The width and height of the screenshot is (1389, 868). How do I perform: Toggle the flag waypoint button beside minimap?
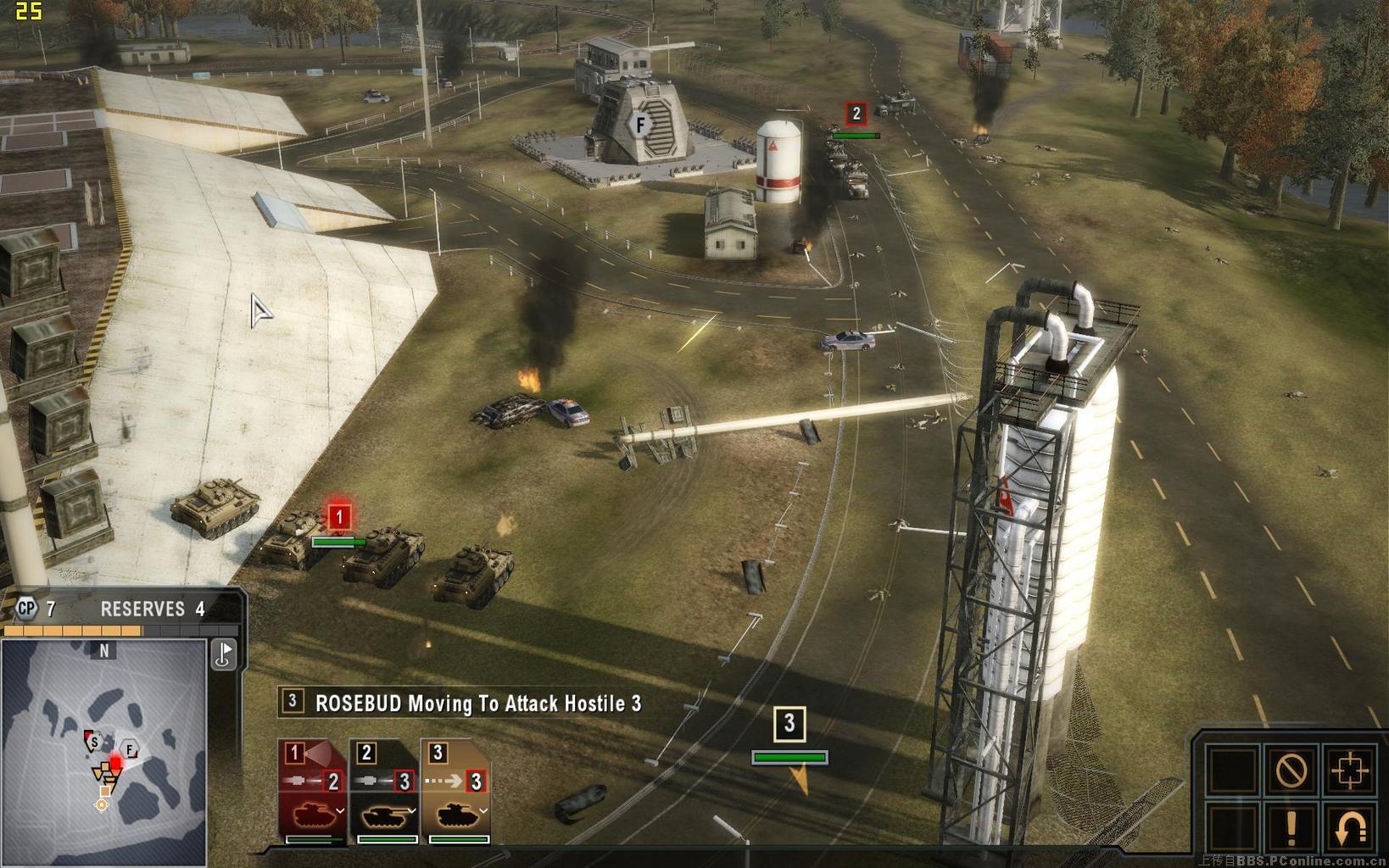pos(224,654)
